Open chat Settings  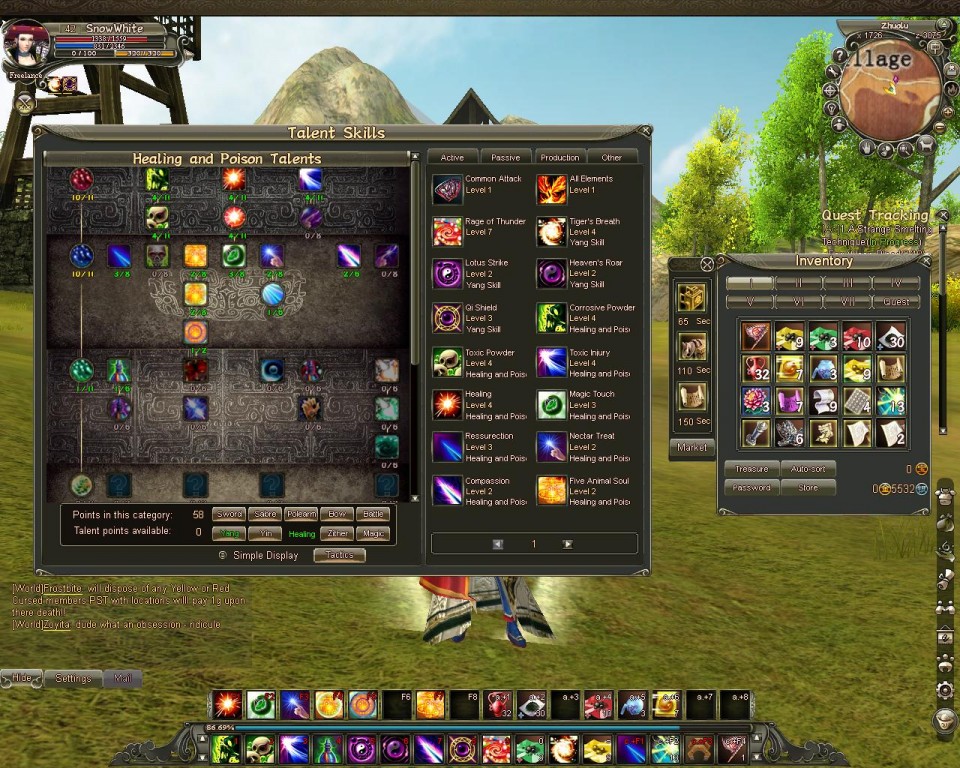coord(73,678)
